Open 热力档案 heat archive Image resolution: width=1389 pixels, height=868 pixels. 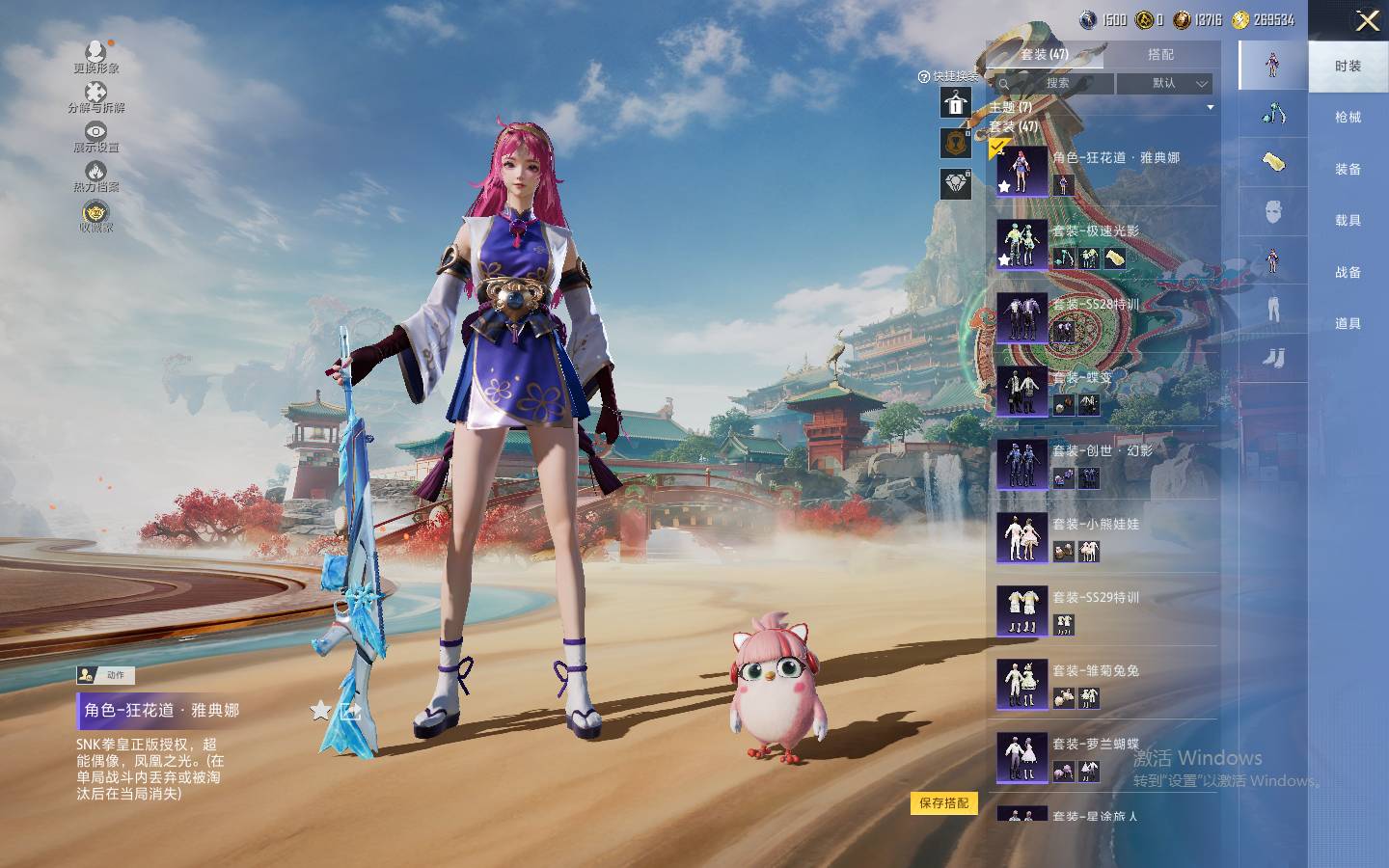click(x=95, y=176)
